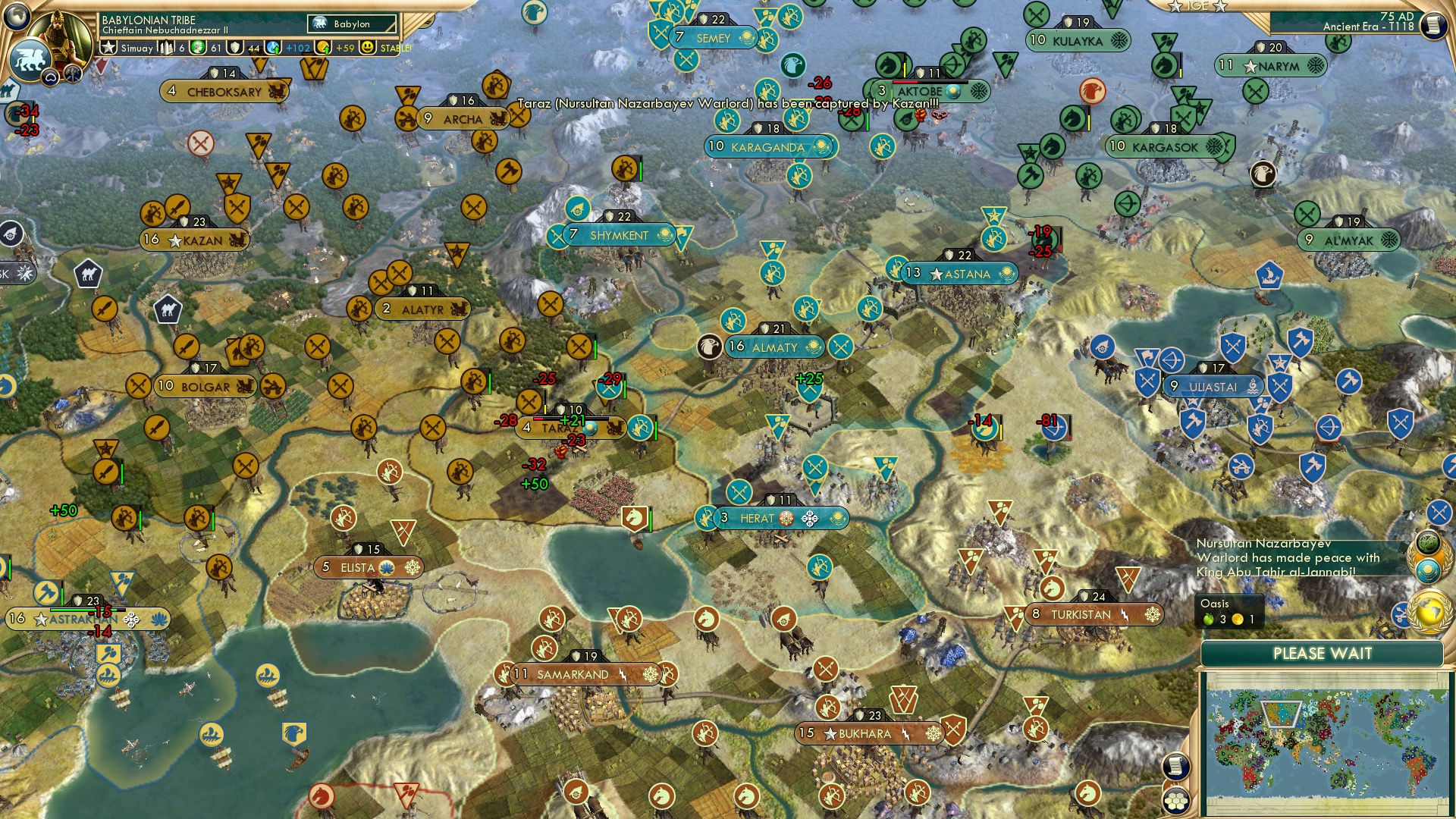Viewport: 1456px width, 819px height.
Task: Click Chieftain Nebuchadnezzar's leader portrait
Action: tap(62, 34)
